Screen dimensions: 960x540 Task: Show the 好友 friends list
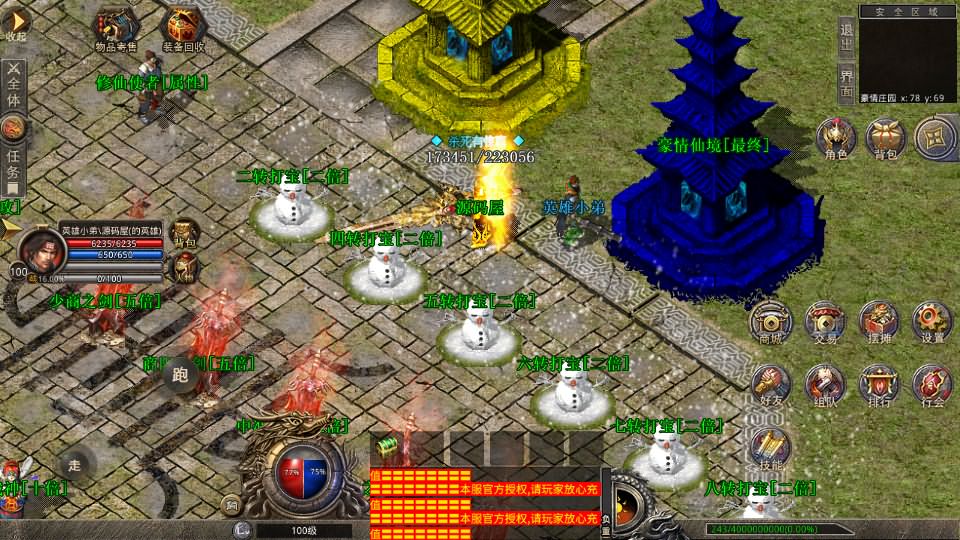click(x=770, y=383)
